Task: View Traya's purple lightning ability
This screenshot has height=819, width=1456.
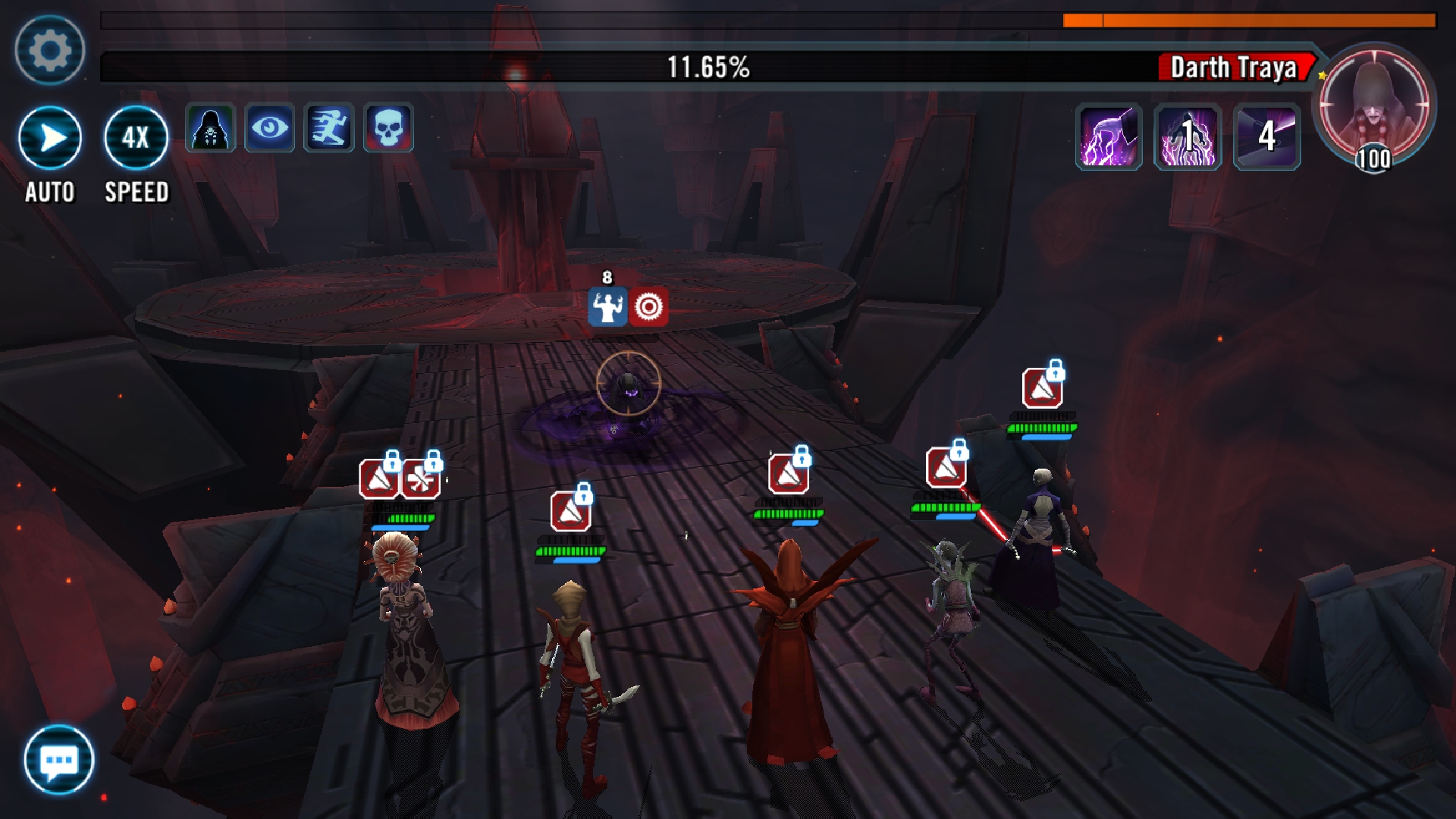Action: (1109, 137)
